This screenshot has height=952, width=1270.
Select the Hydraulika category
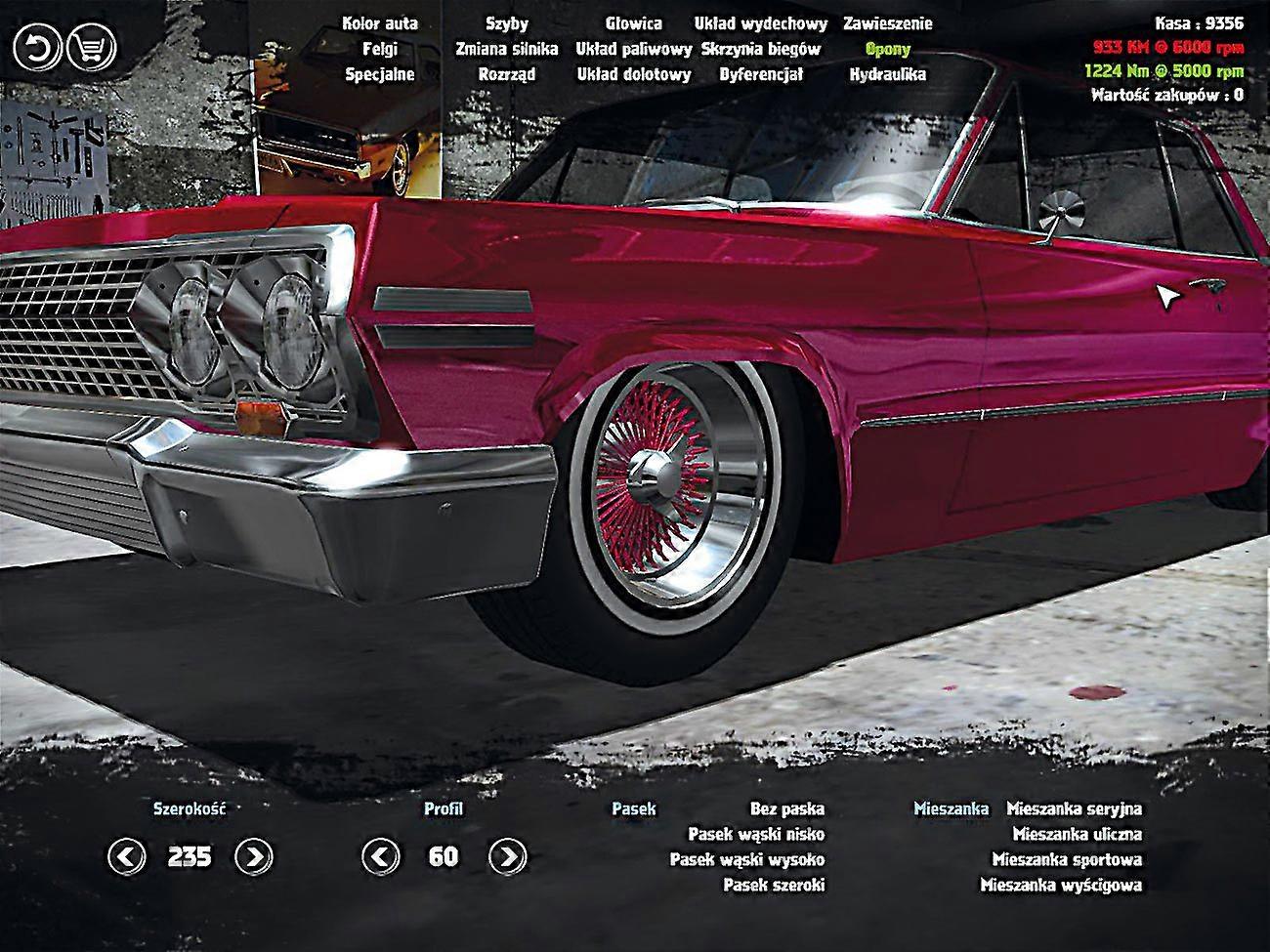pos(887,73)
